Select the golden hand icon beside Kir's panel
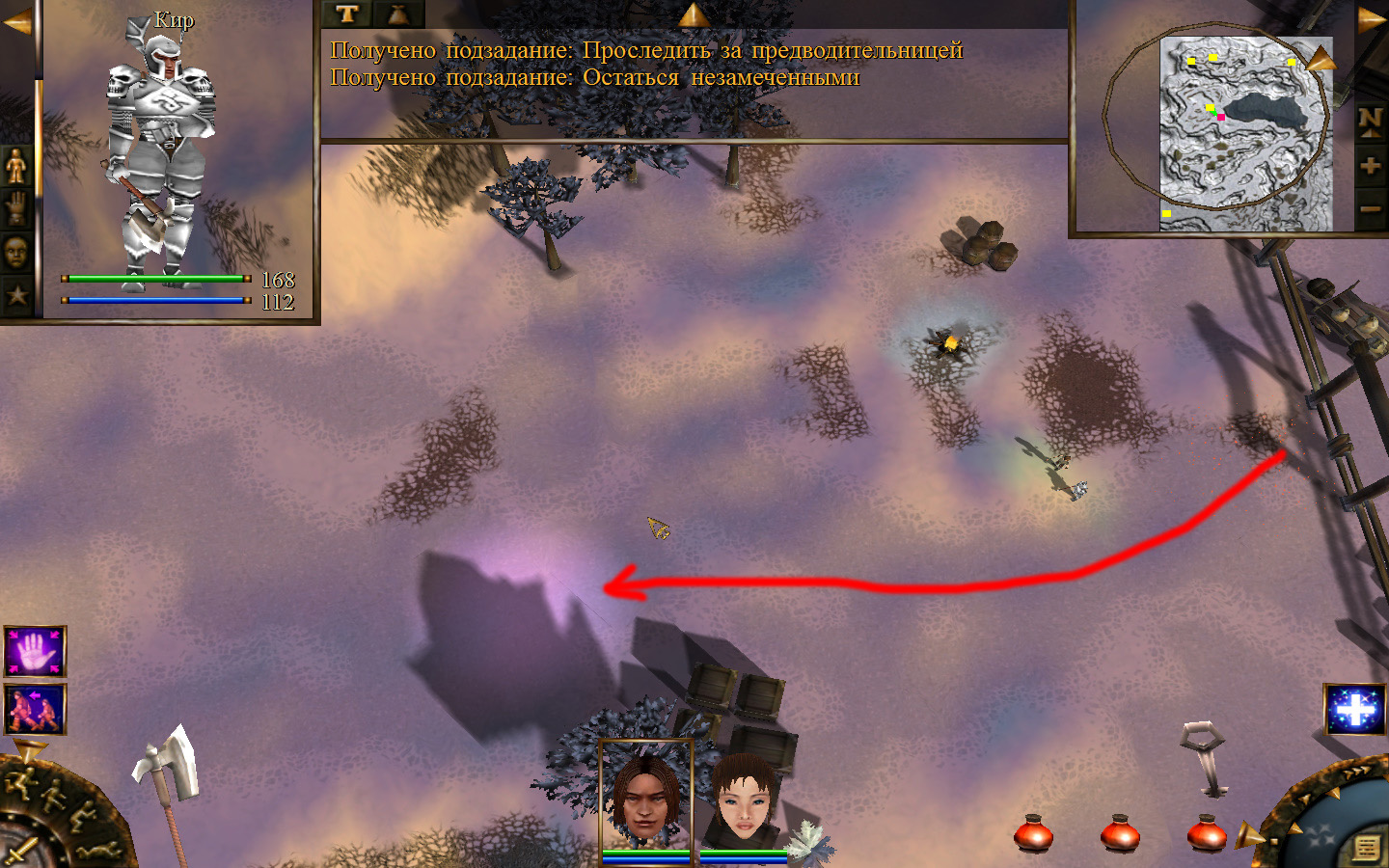Viewport: 1389px width, 868px height. (x=17, y=209)
